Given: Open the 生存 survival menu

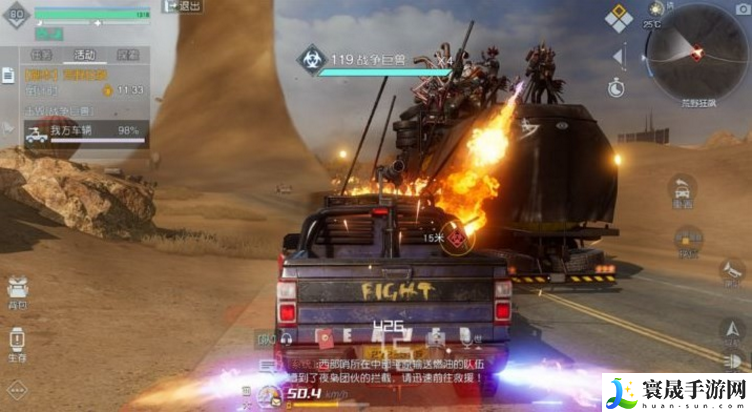Looking at the screenshot, I should [17, 345].
